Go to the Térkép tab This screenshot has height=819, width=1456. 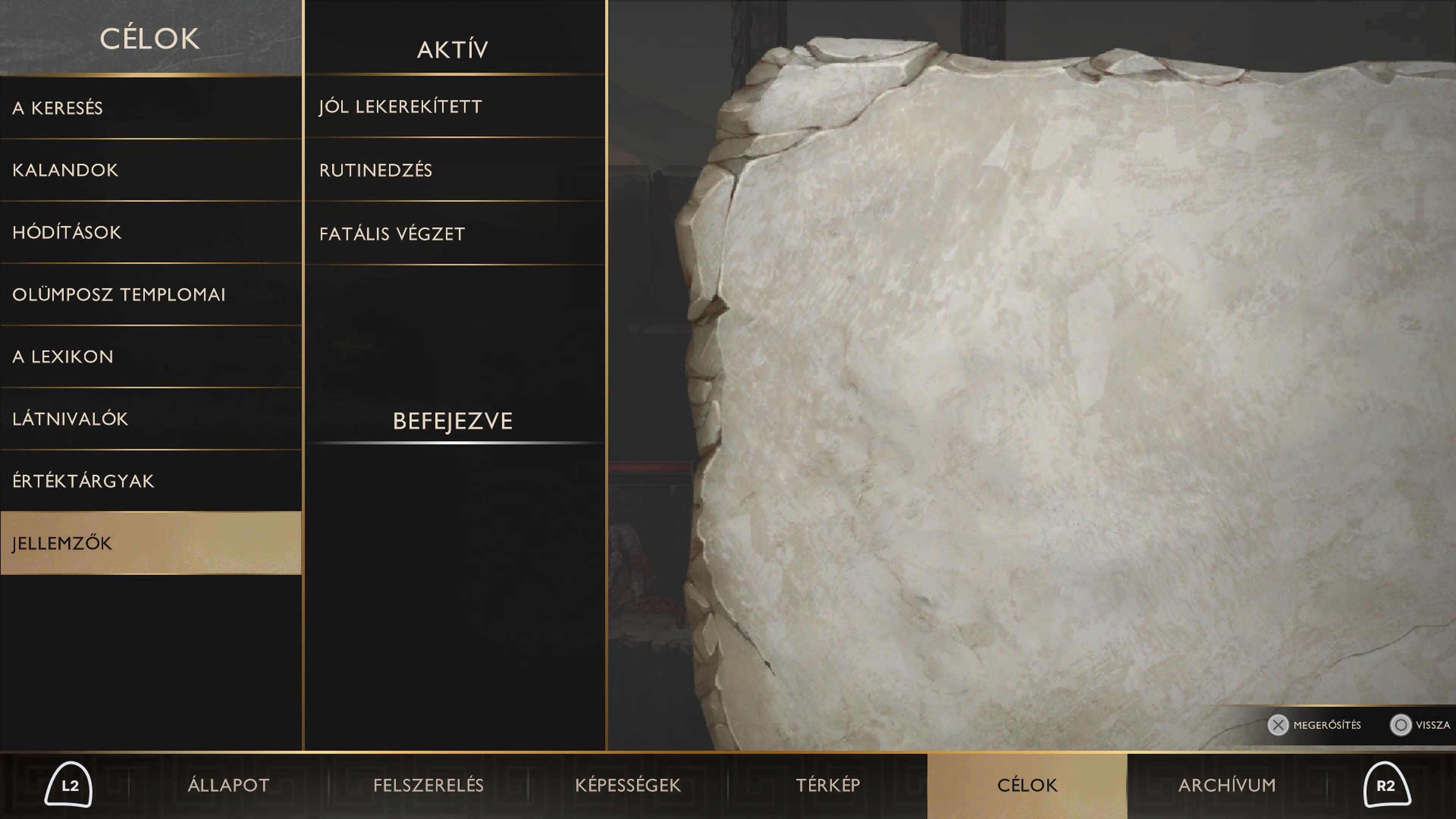pyautogui.click(x=828, y=785)
